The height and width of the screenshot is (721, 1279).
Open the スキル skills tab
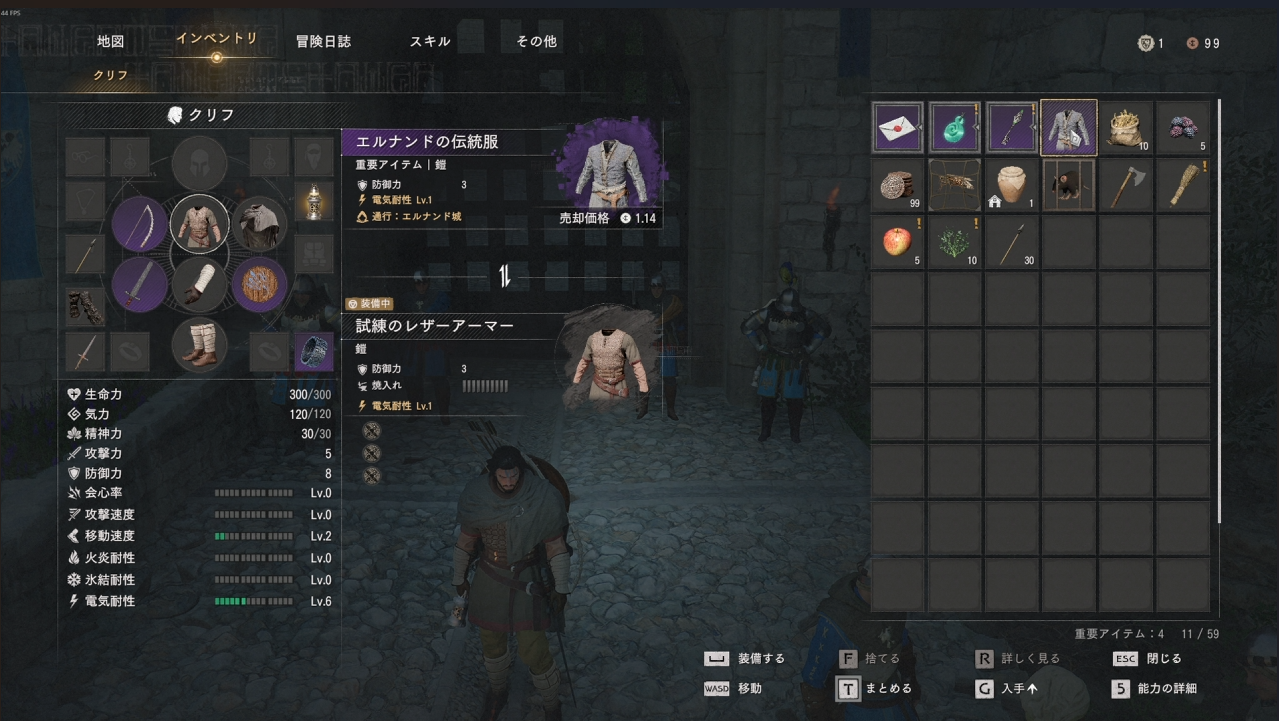point(430,42)
